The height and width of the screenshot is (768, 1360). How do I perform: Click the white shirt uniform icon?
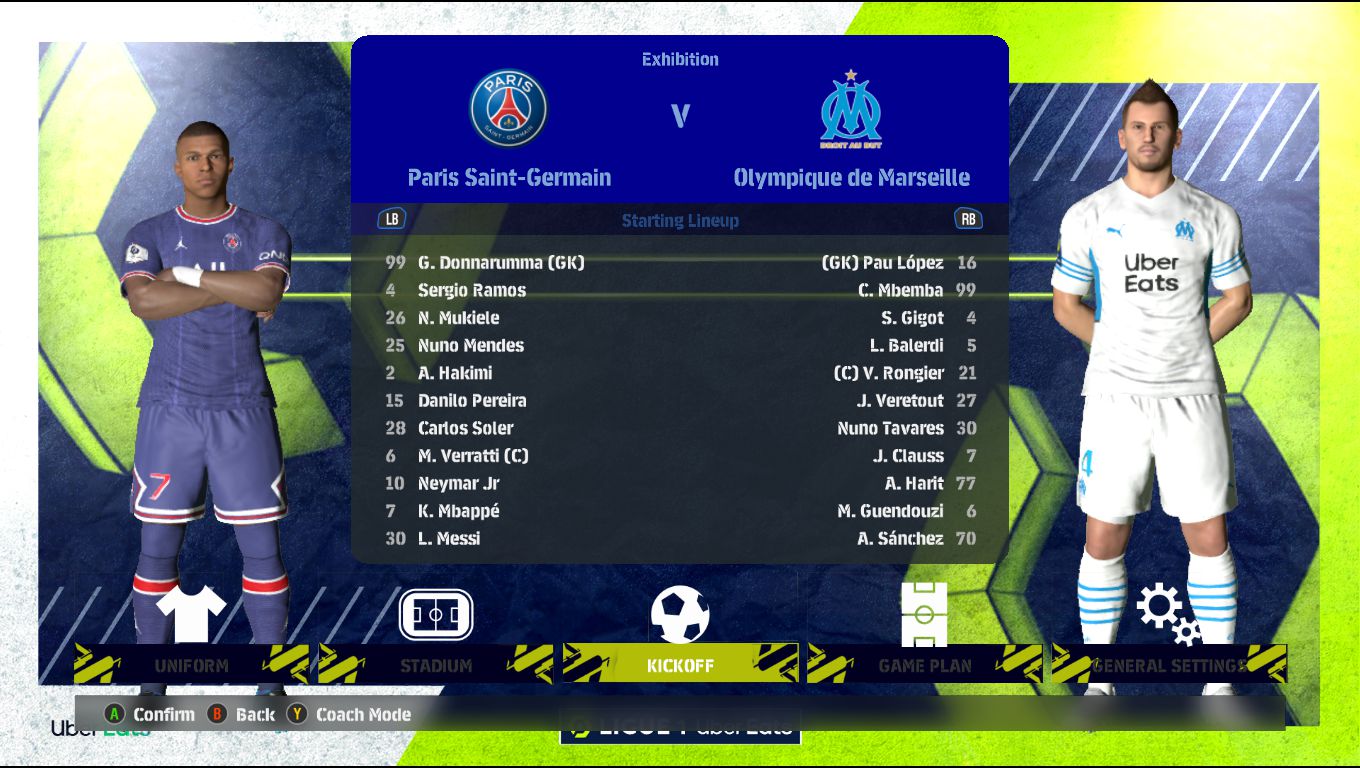[192, 614]
